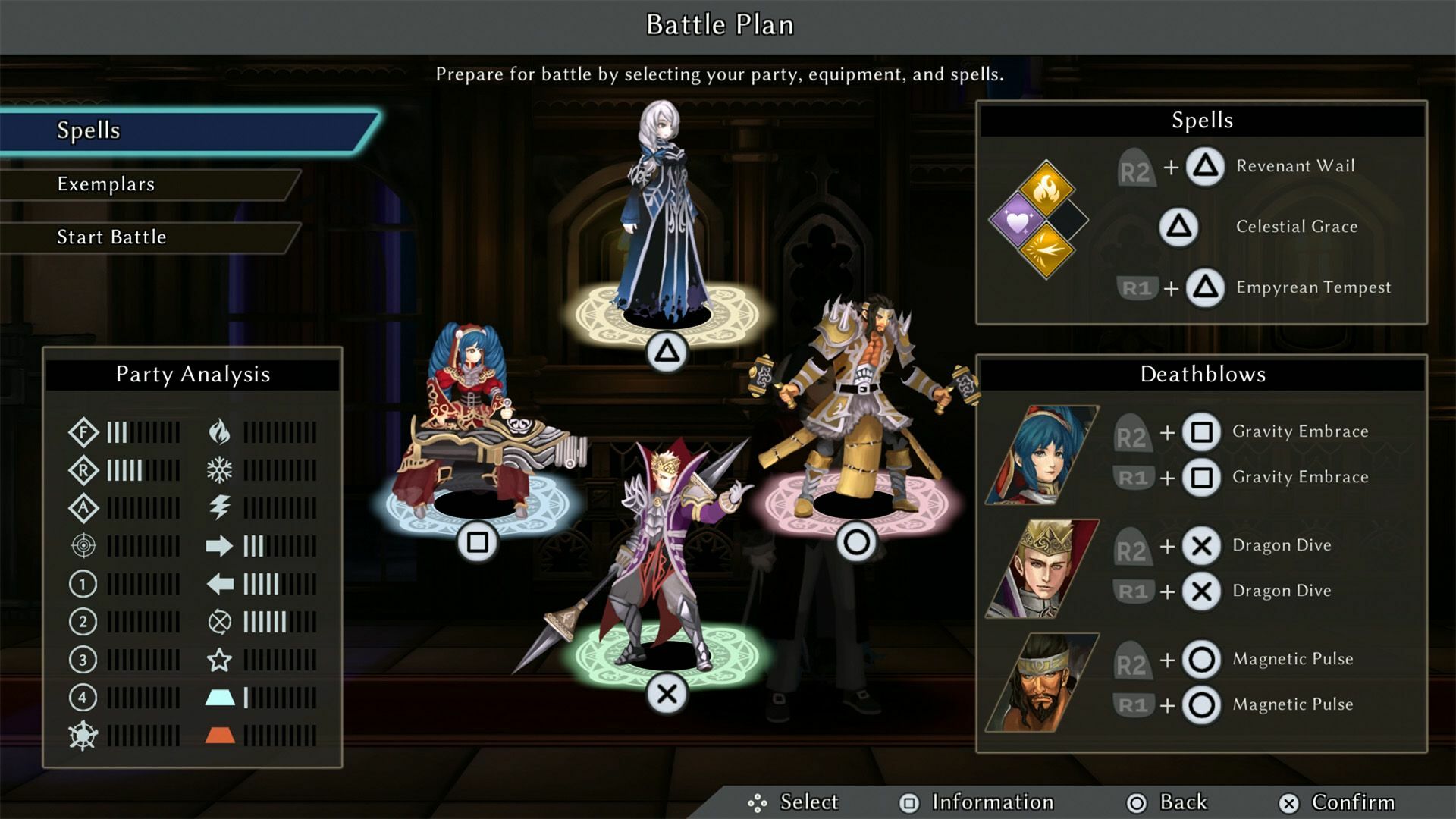The width and height of the screenshot is (1456, 819).
Task: Click the crosshair target icon in Party Analysis
Action: (83, 546)
